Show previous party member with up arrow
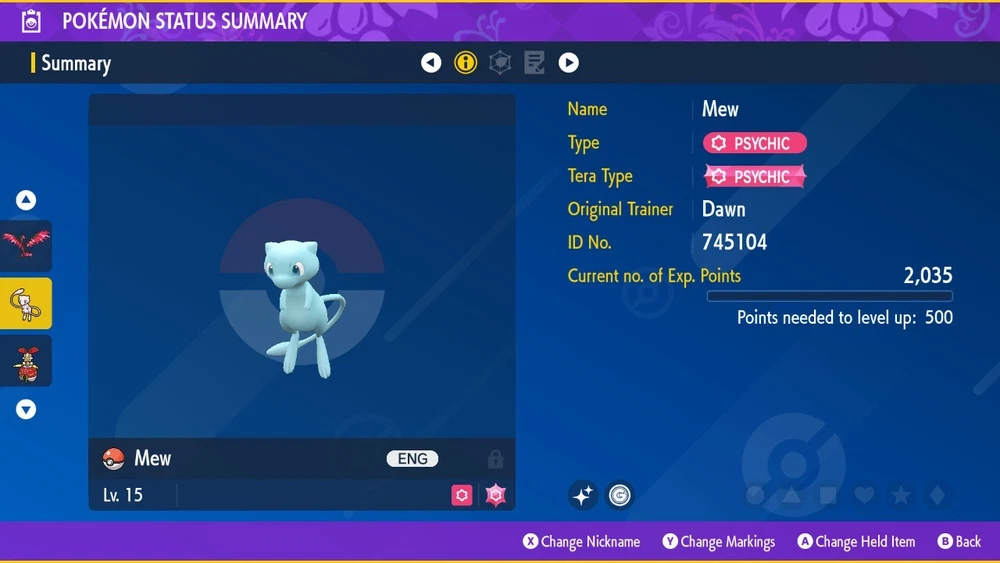Screen dimensions: 1000x563 click(x=26, y=200)
